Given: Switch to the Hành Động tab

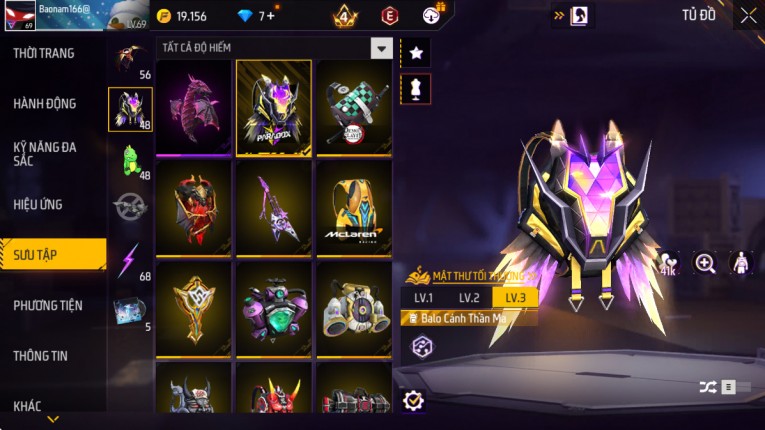Looking at the screenshot, I should pyautogui.click(x=45, y=103).
